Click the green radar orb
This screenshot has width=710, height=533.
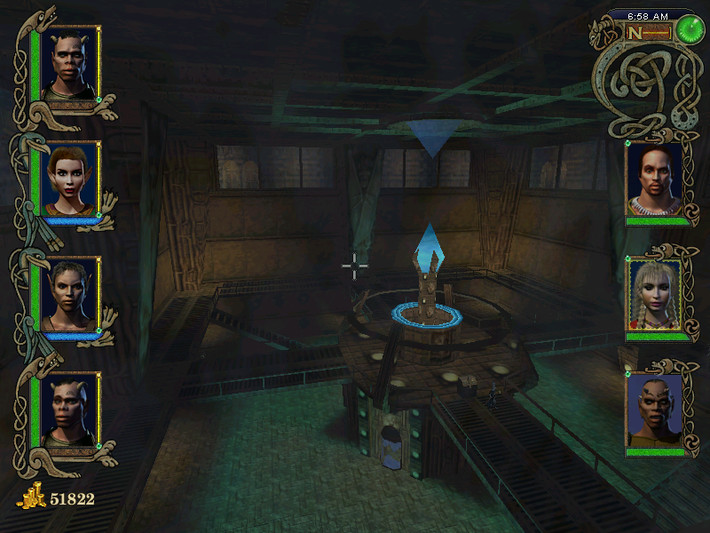coord(689,30)
